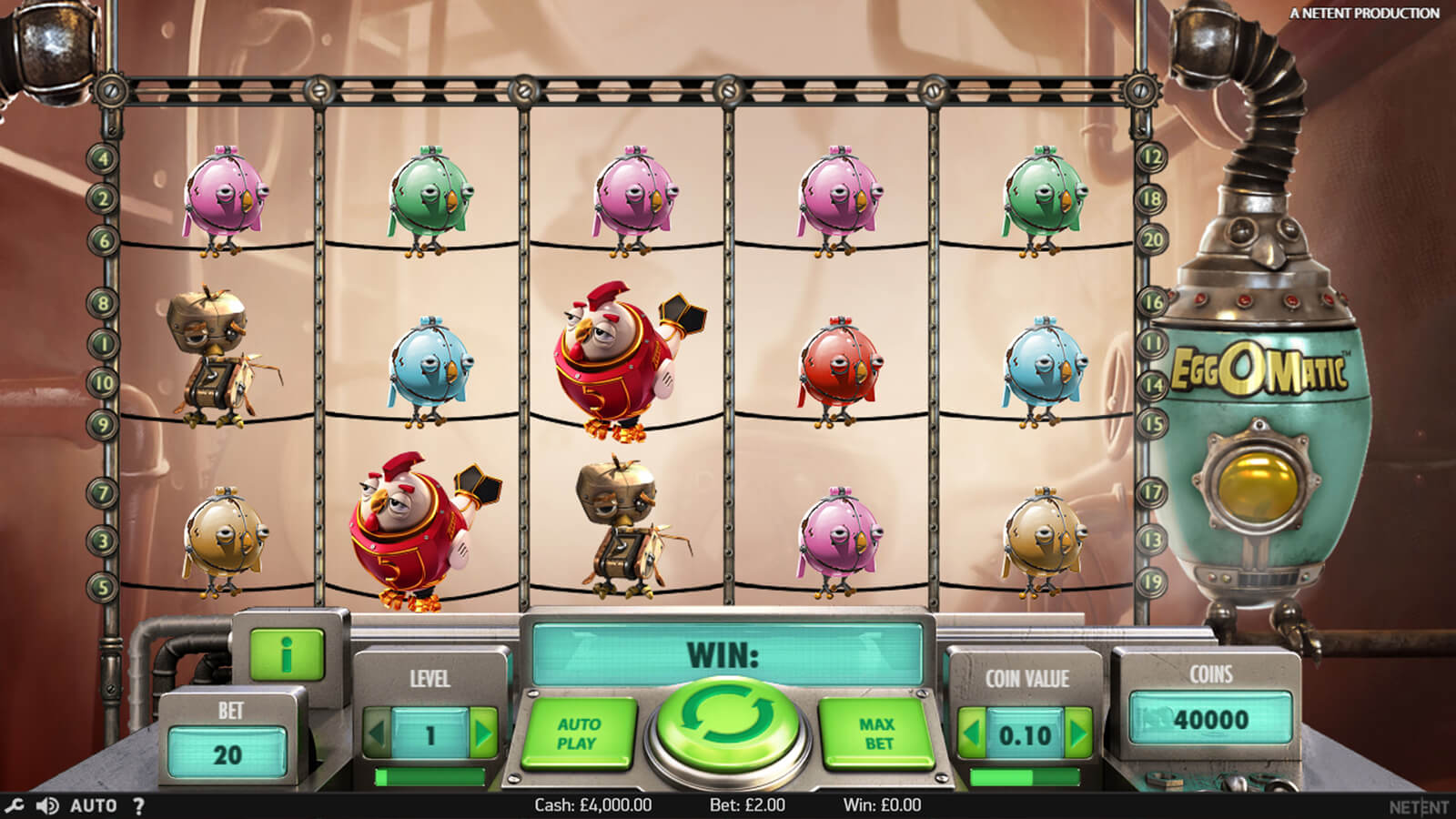Lower the coin value
1456x819 pixels.
coord(972,733)
